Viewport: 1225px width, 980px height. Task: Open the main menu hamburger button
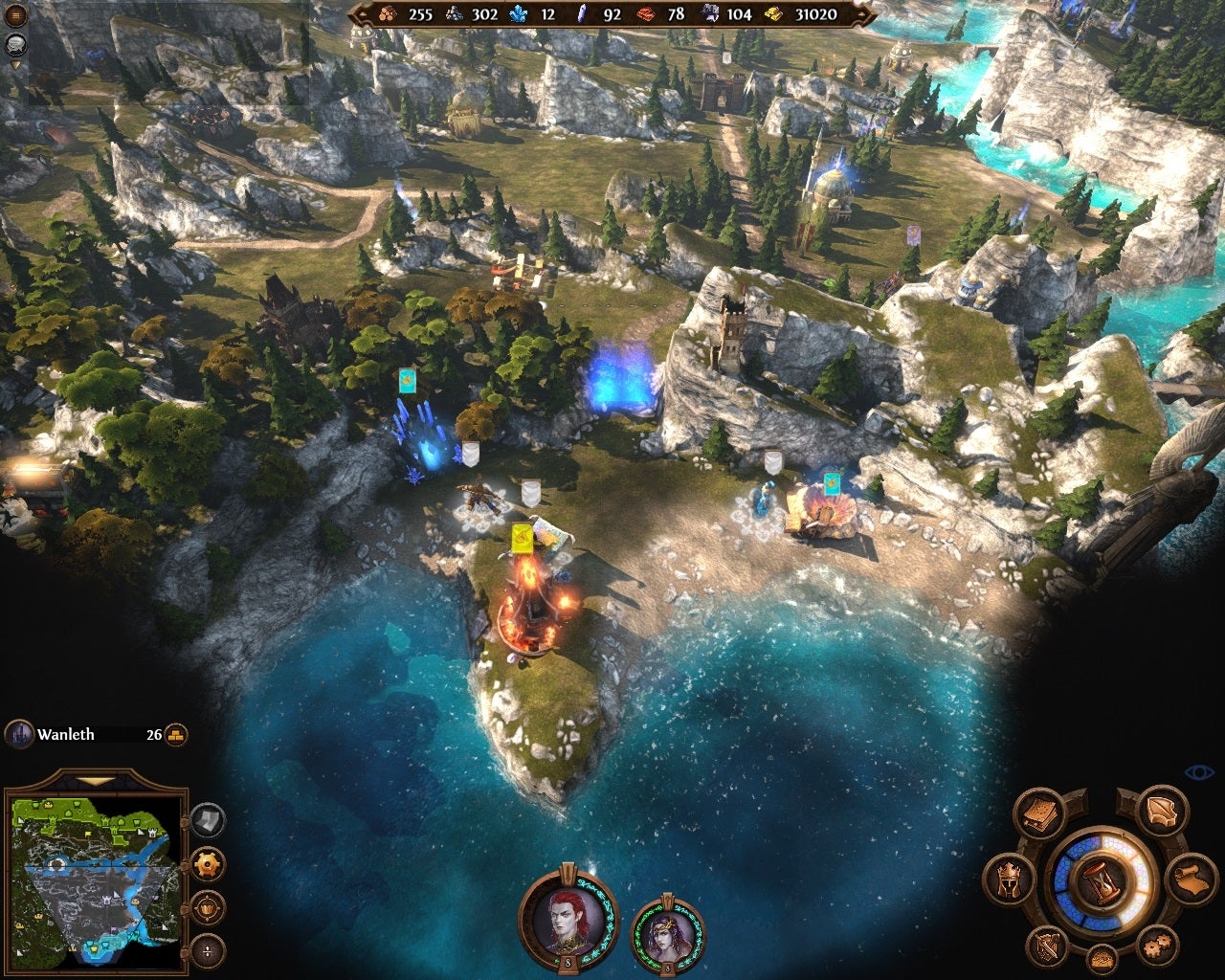pos(16,16)
